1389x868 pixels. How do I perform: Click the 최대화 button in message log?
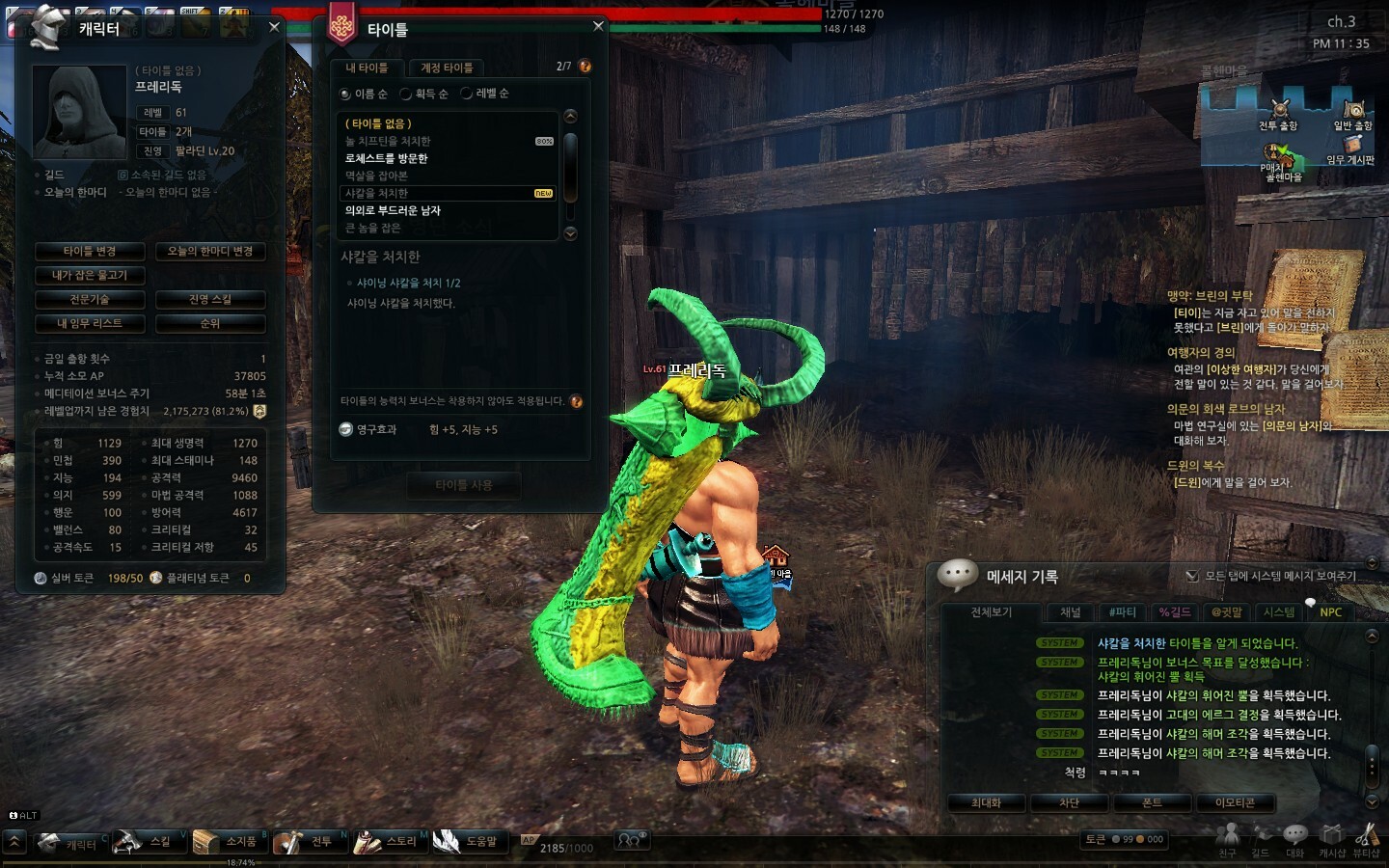986,802
